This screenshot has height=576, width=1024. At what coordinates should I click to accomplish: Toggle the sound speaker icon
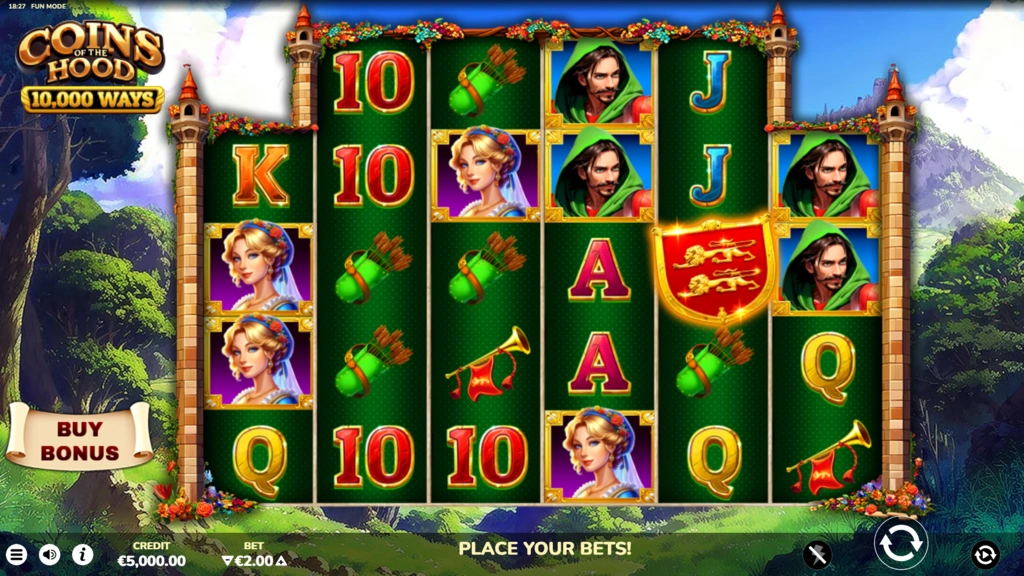[49, 554]
